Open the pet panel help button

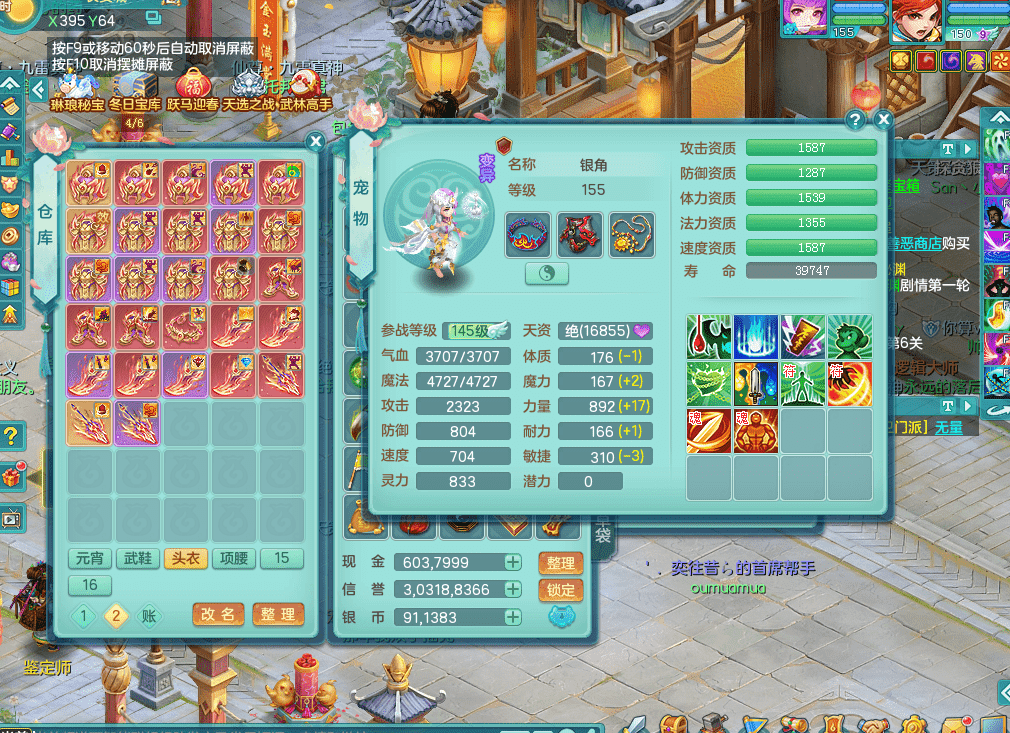(855, 120)
